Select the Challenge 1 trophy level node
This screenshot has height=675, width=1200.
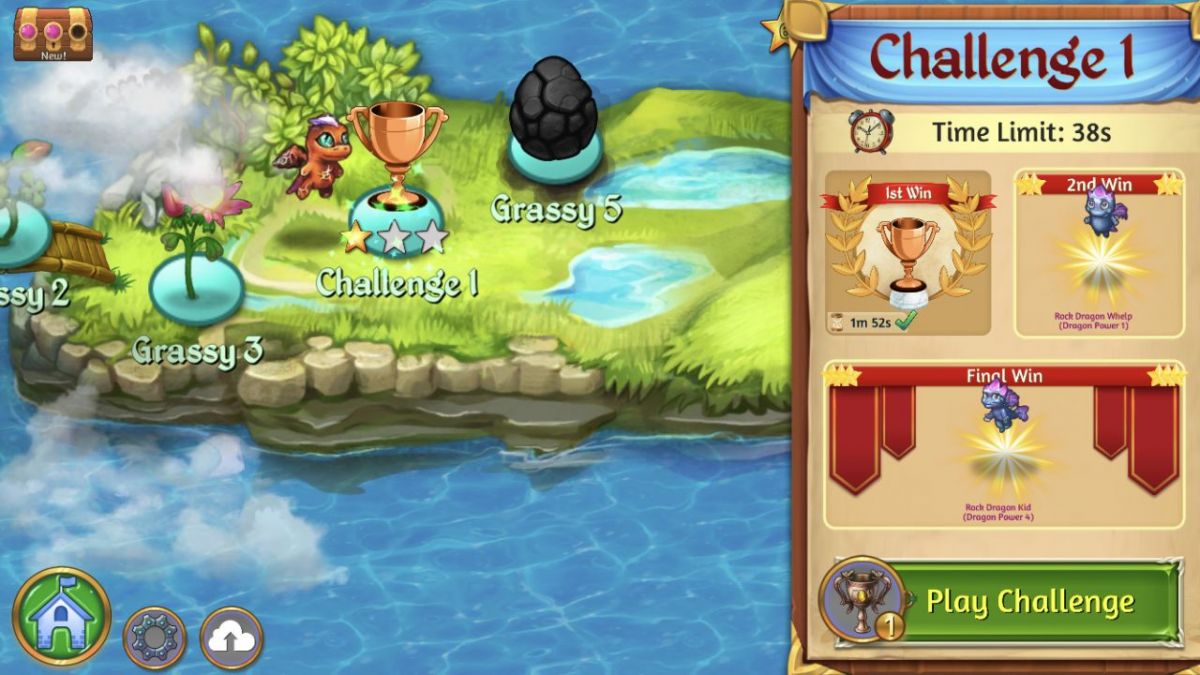coord(396,190)
